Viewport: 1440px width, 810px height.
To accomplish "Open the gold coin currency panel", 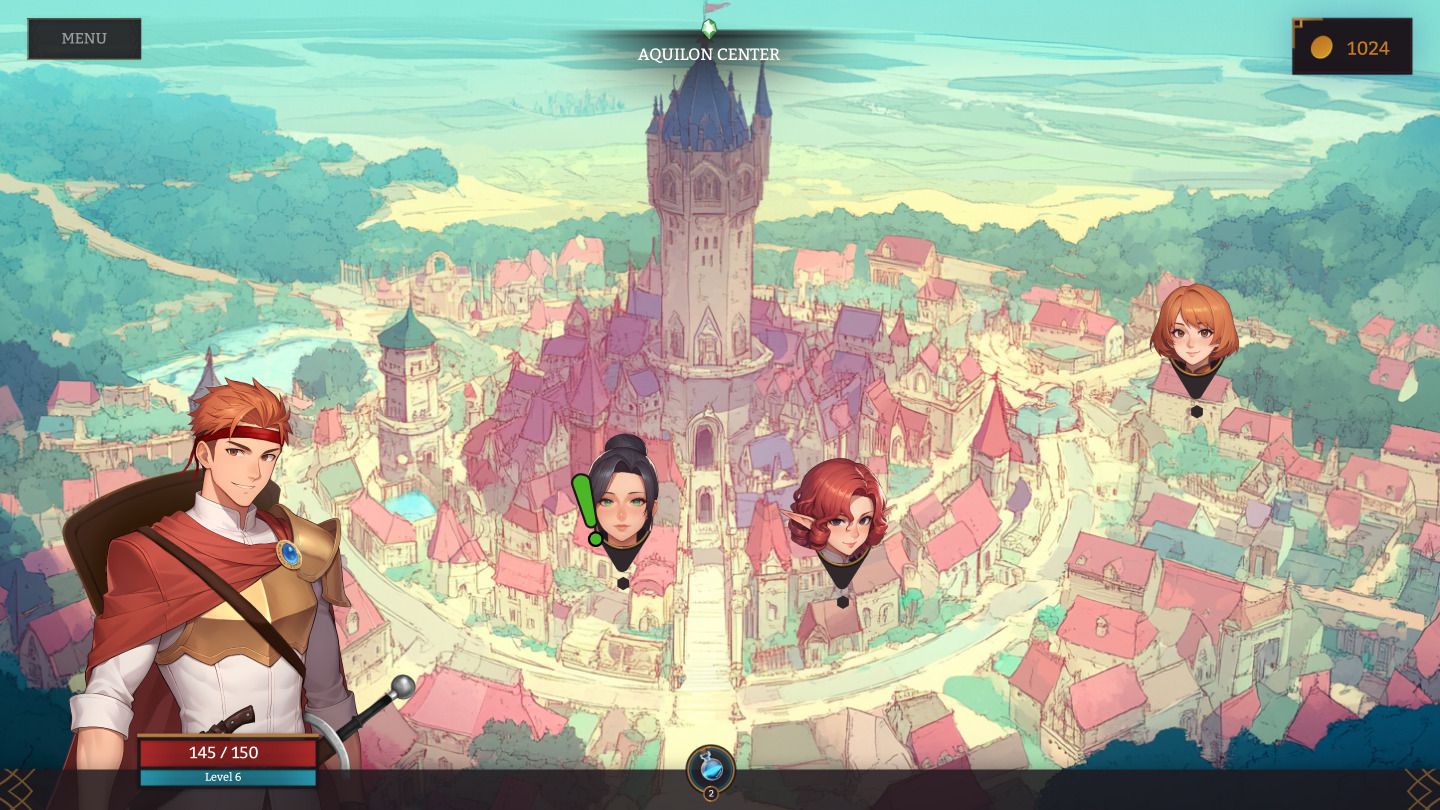I will pyautogui.click(x=1352, y=47).
